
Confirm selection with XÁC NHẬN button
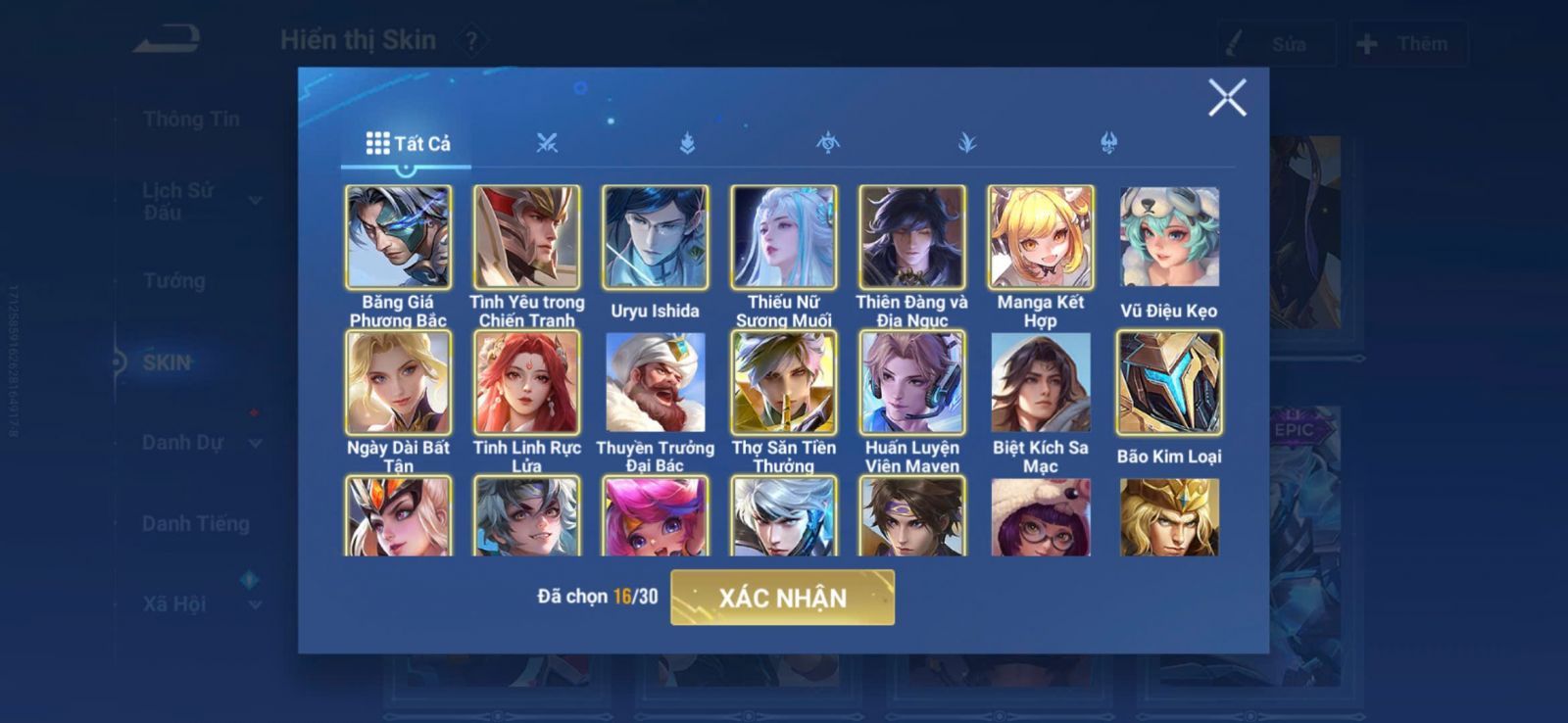pyautogui.click(x=782, y=598)
